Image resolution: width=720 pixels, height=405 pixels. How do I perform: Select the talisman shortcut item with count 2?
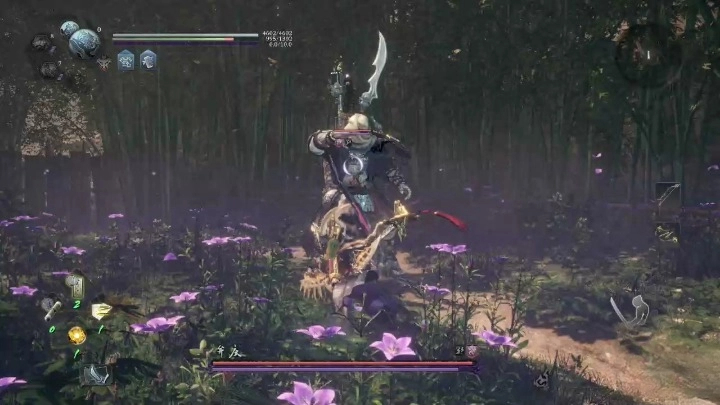tap(75, 287)
